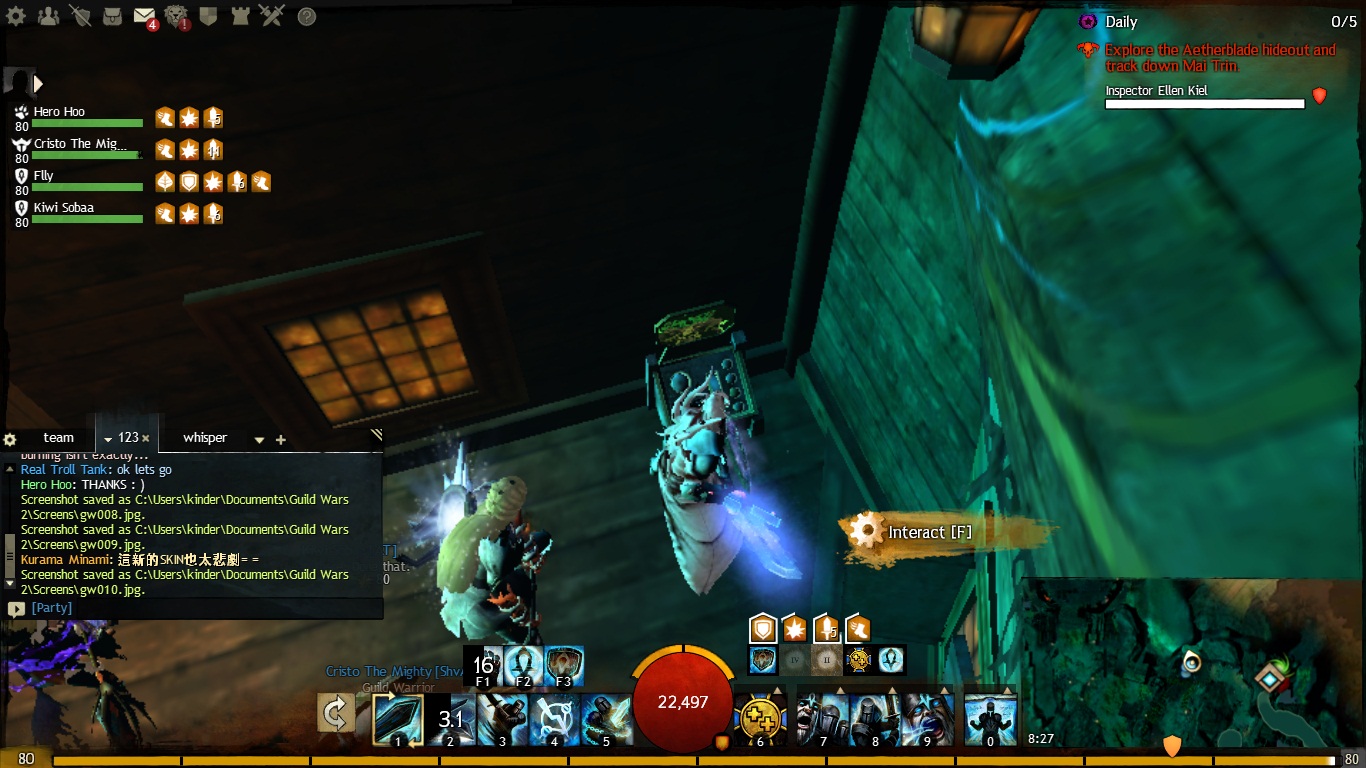Click the Party chat input field
Screen dimensions: 1366x768
tap(200, 608)
